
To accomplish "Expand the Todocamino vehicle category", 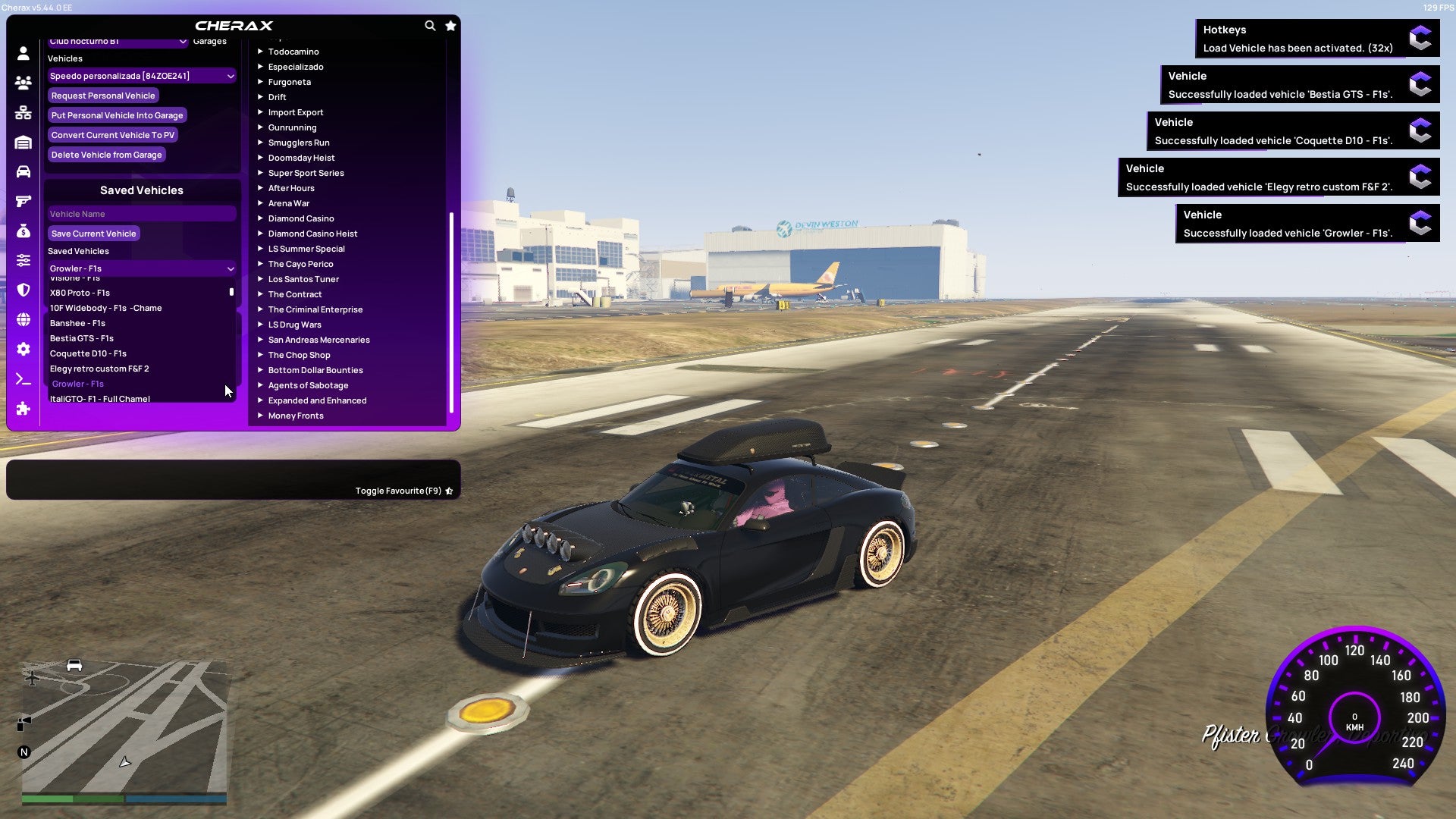I will [x=293, y=52].
